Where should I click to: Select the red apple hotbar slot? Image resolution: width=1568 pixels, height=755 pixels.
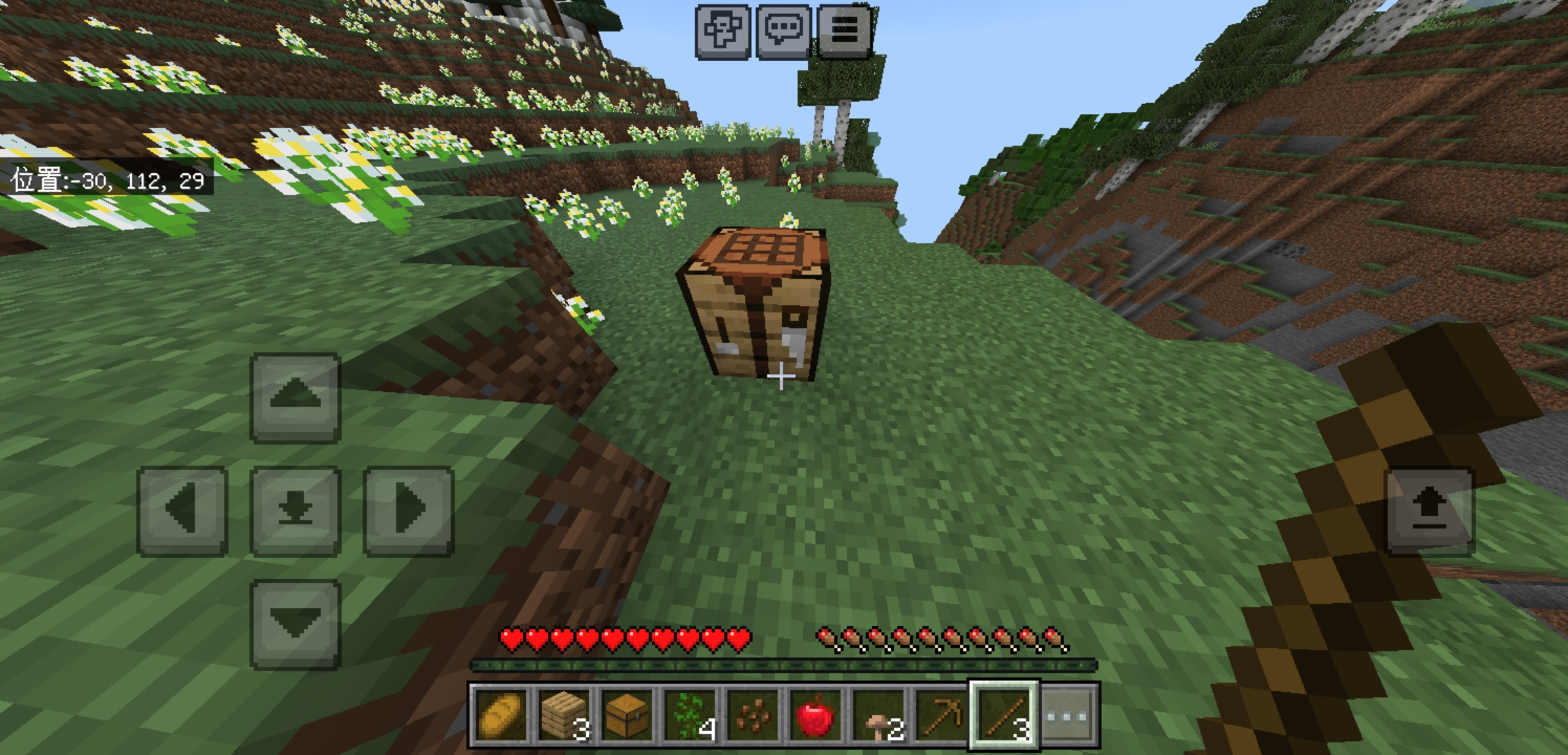(x=814, y=715)
